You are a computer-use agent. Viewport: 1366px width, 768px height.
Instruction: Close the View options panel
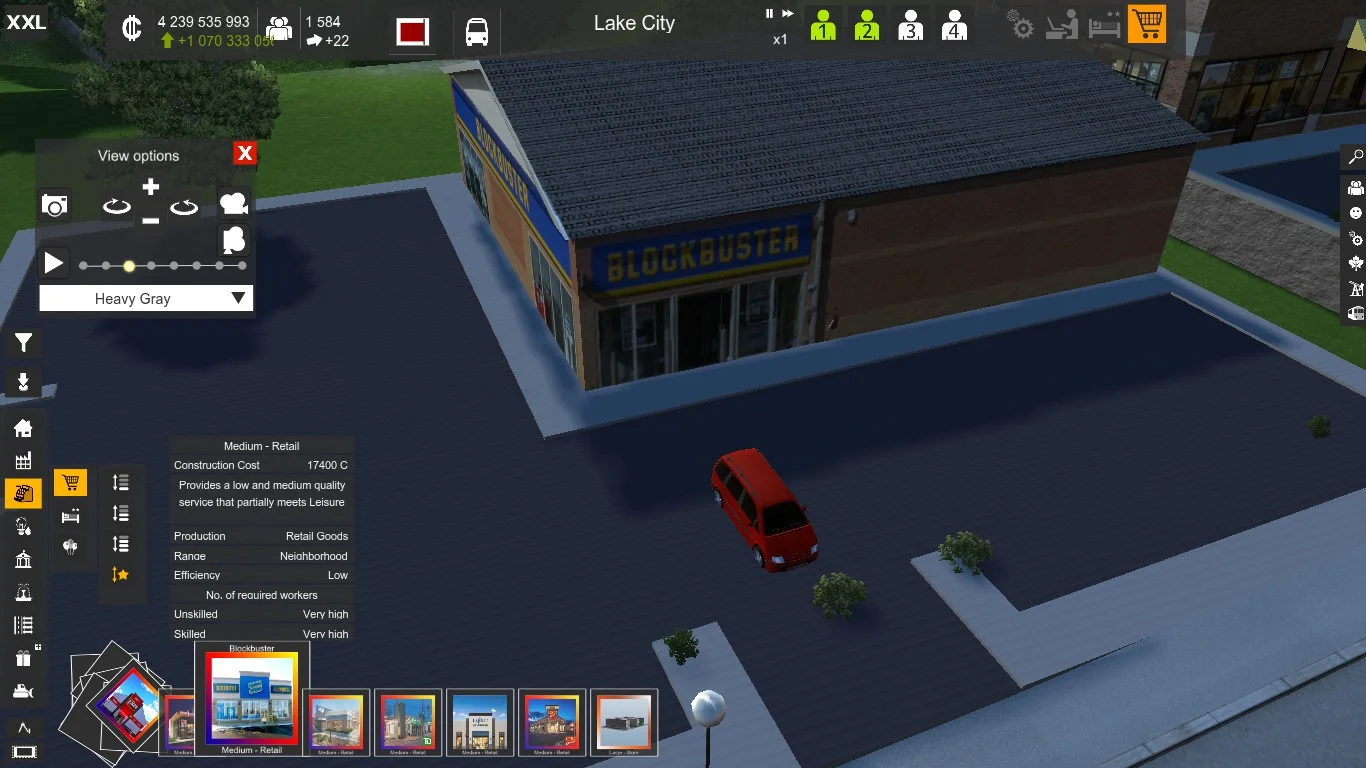[x=245, y=153]
